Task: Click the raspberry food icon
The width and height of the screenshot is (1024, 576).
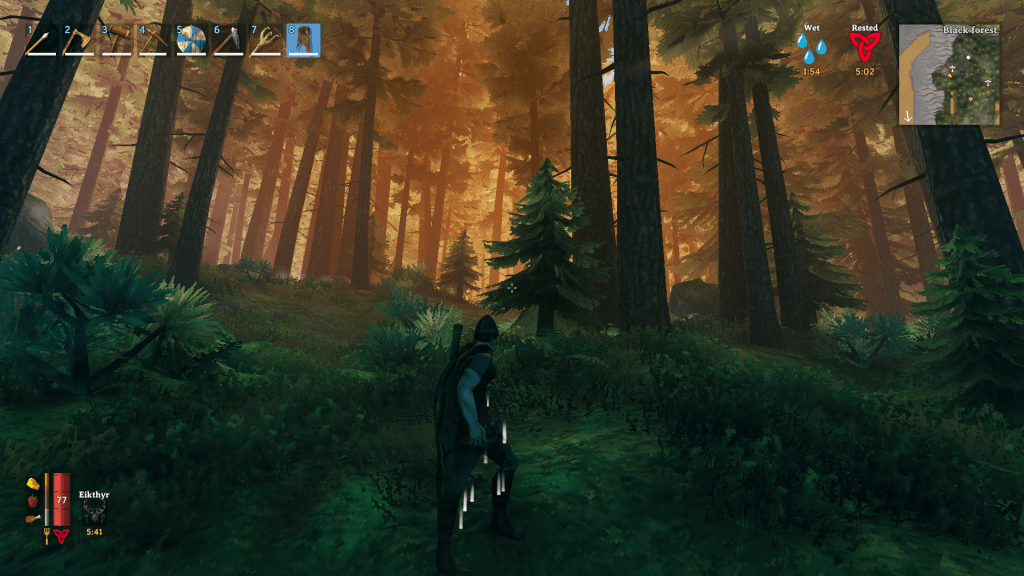Action: (32, 500)
